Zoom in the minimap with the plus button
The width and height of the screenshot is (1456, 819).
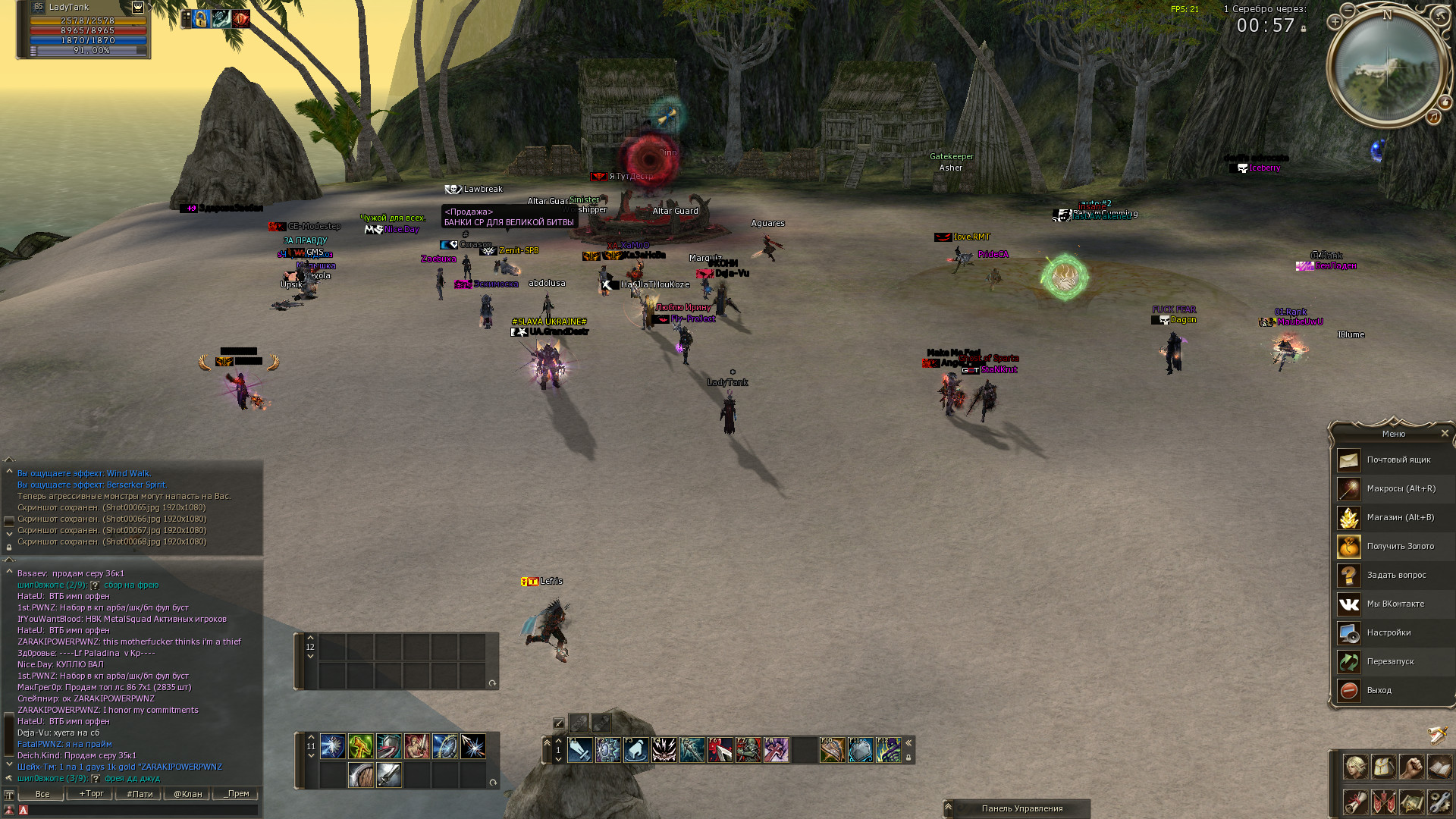click(x=1335, y=22)
